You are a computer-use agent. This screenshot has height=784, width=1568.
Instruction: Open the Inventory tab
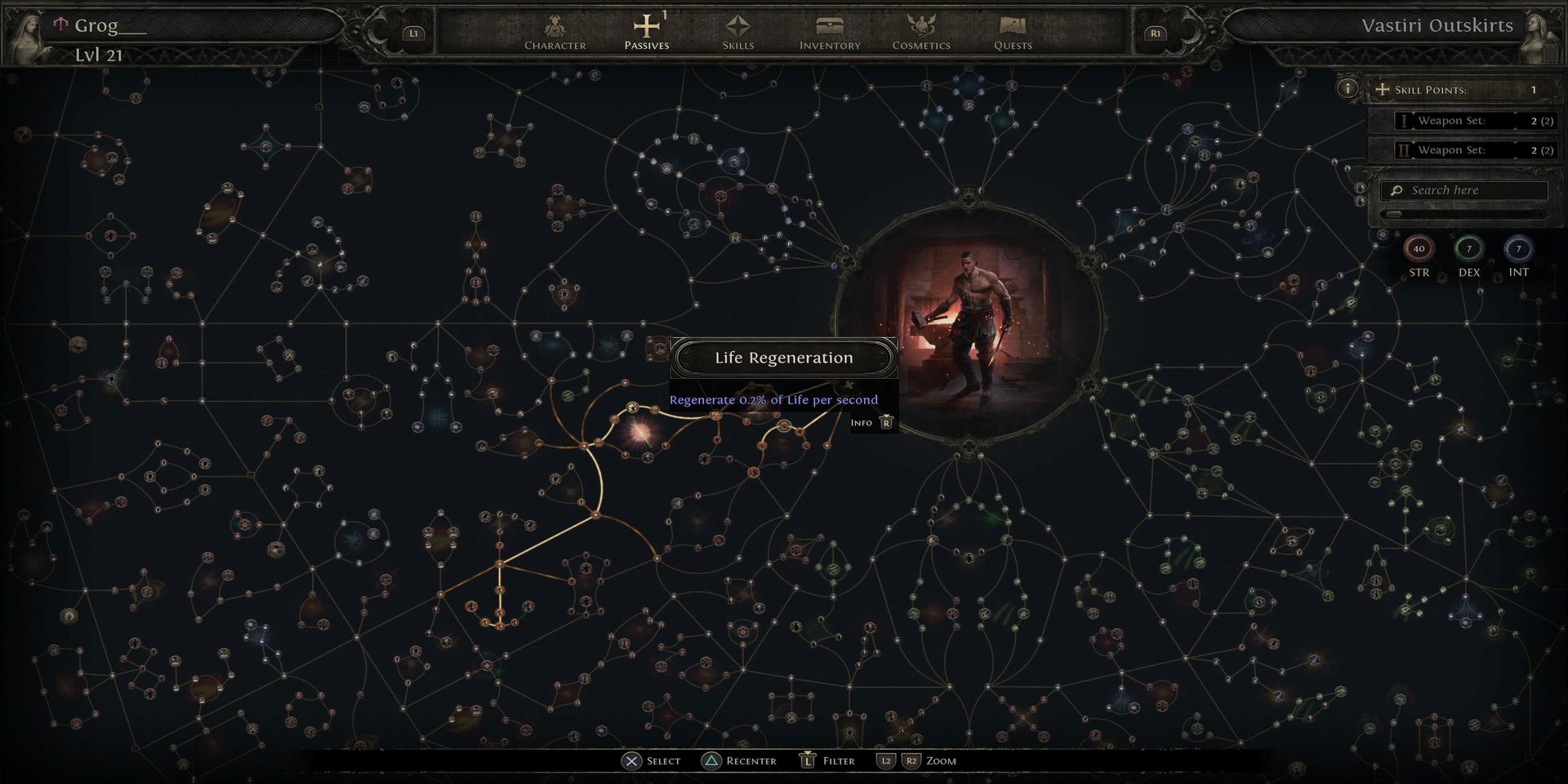(x=830, y=33)
